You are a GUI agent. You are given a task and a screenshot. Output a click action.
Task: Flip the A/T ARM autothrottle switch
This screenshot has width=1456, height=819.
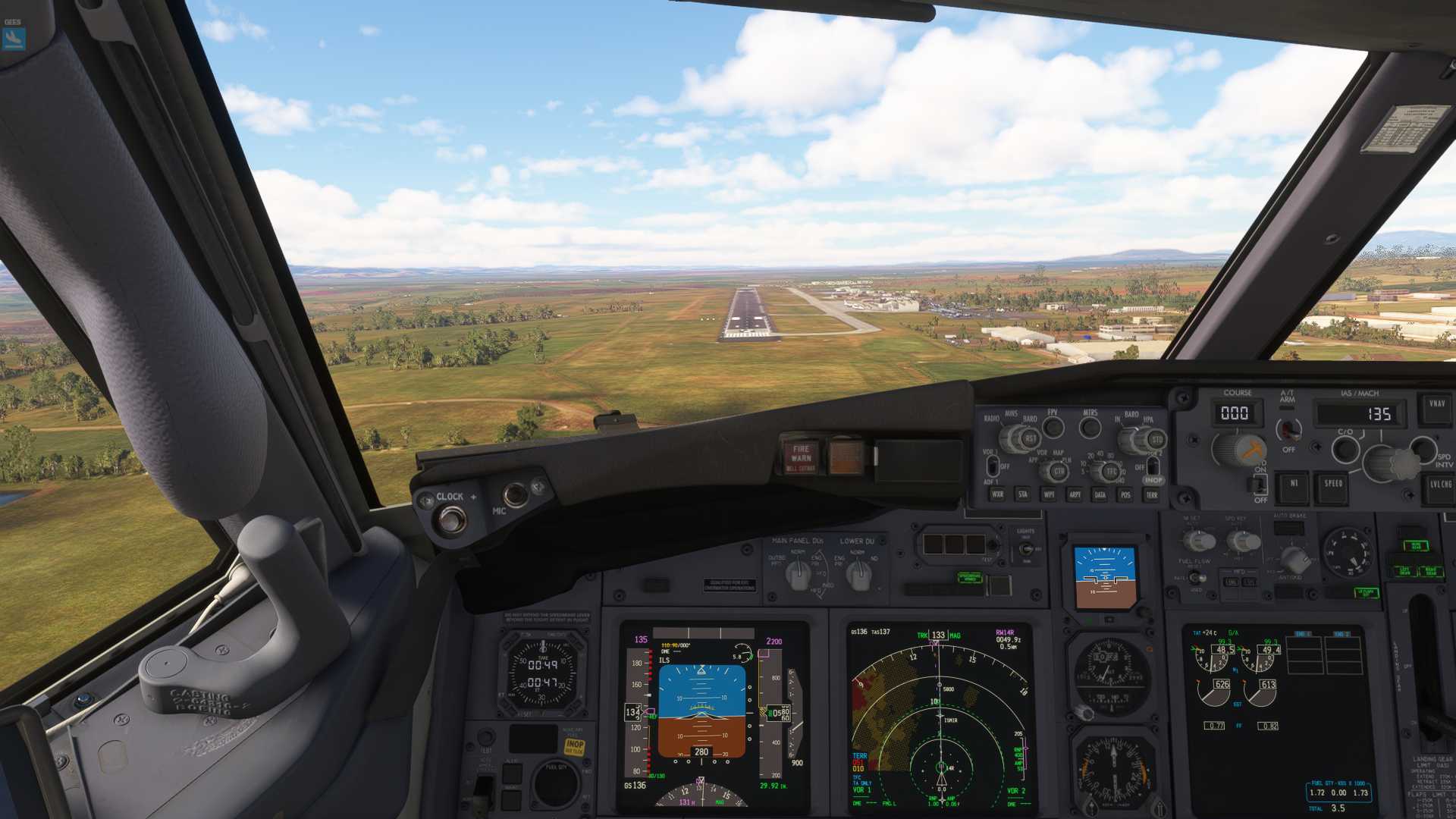[x=1288, y=429]
